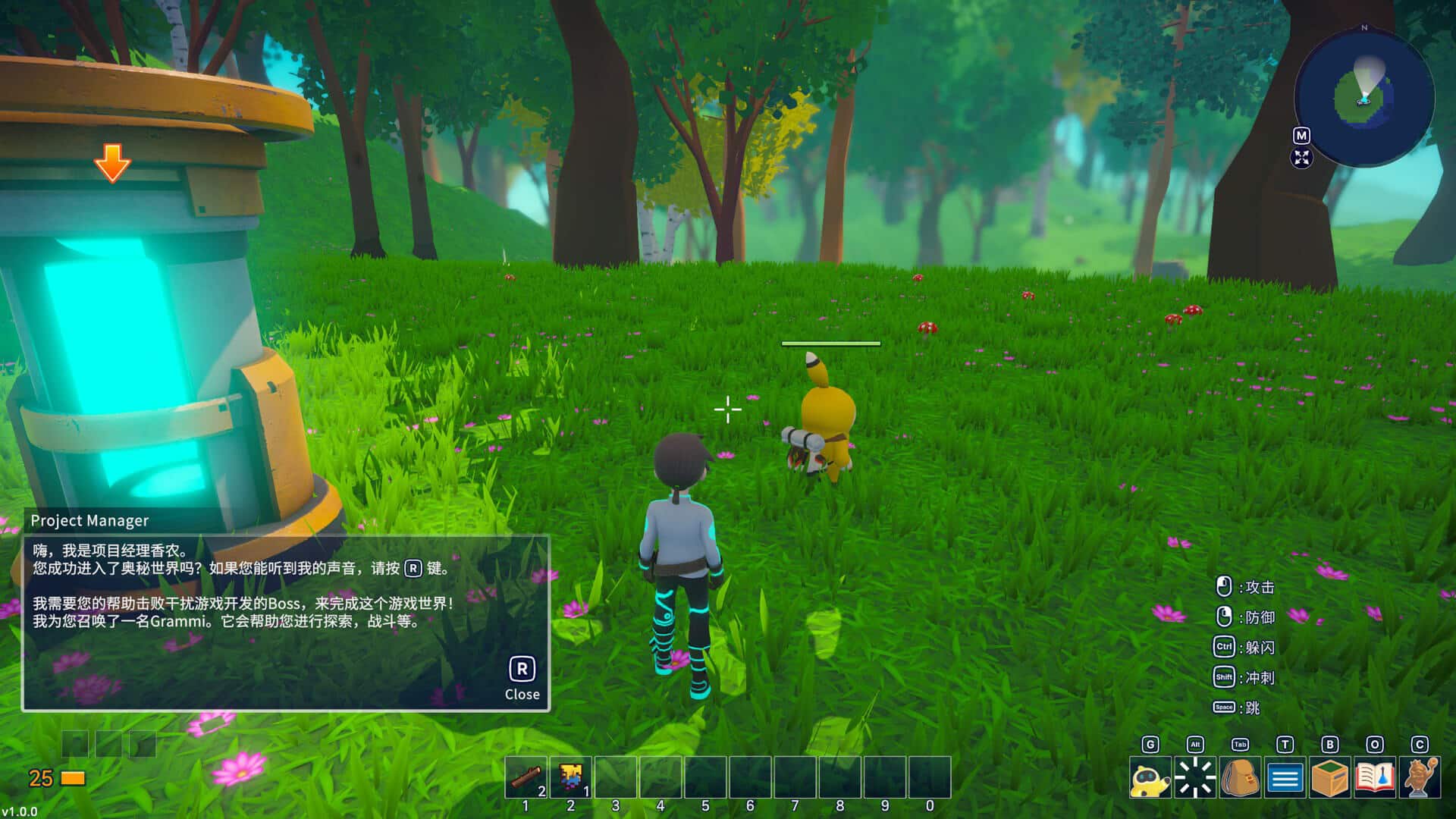
Task: Open the blue list menu icon
Action: tap(1285, 778)
